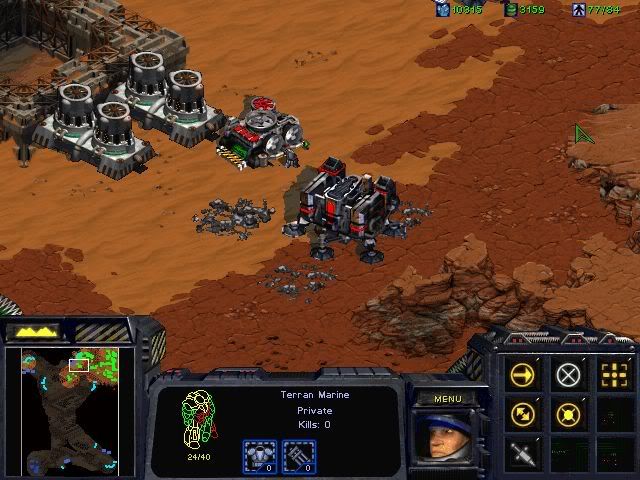Activate the Attack crosshair command
This screenshot has width=640, height=480.
click(x=614, y=376)
